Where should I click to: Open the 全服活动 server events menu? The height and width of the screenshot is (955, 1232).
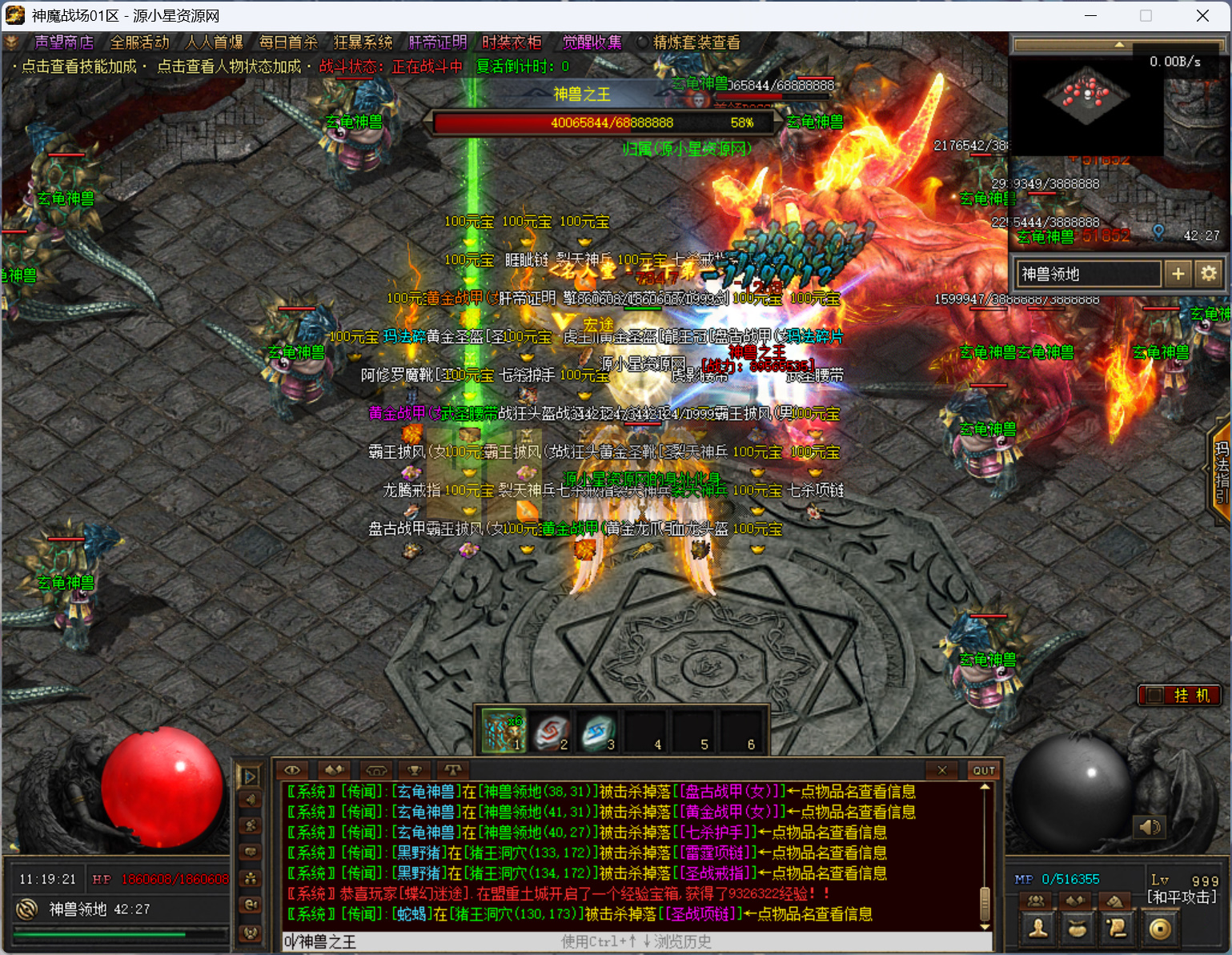(139, 42)
